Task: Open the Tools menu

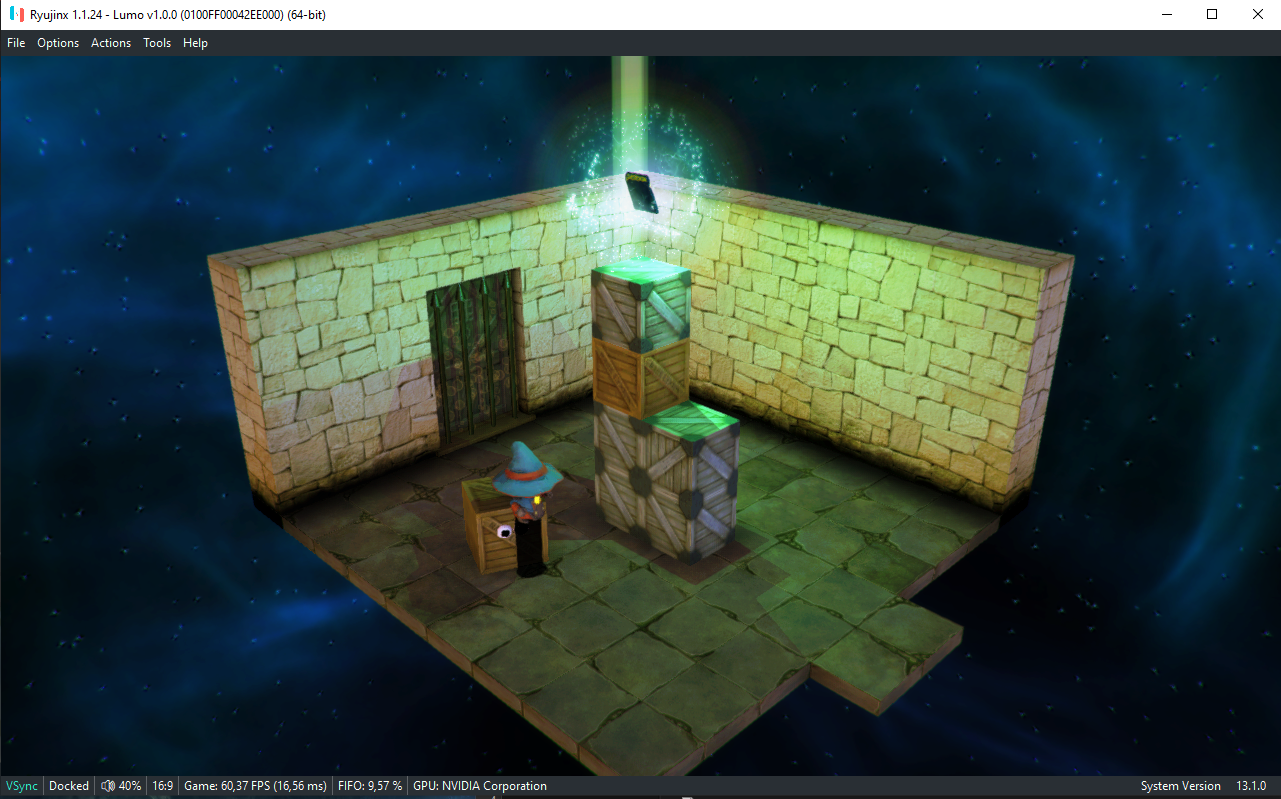Action: 156,42
